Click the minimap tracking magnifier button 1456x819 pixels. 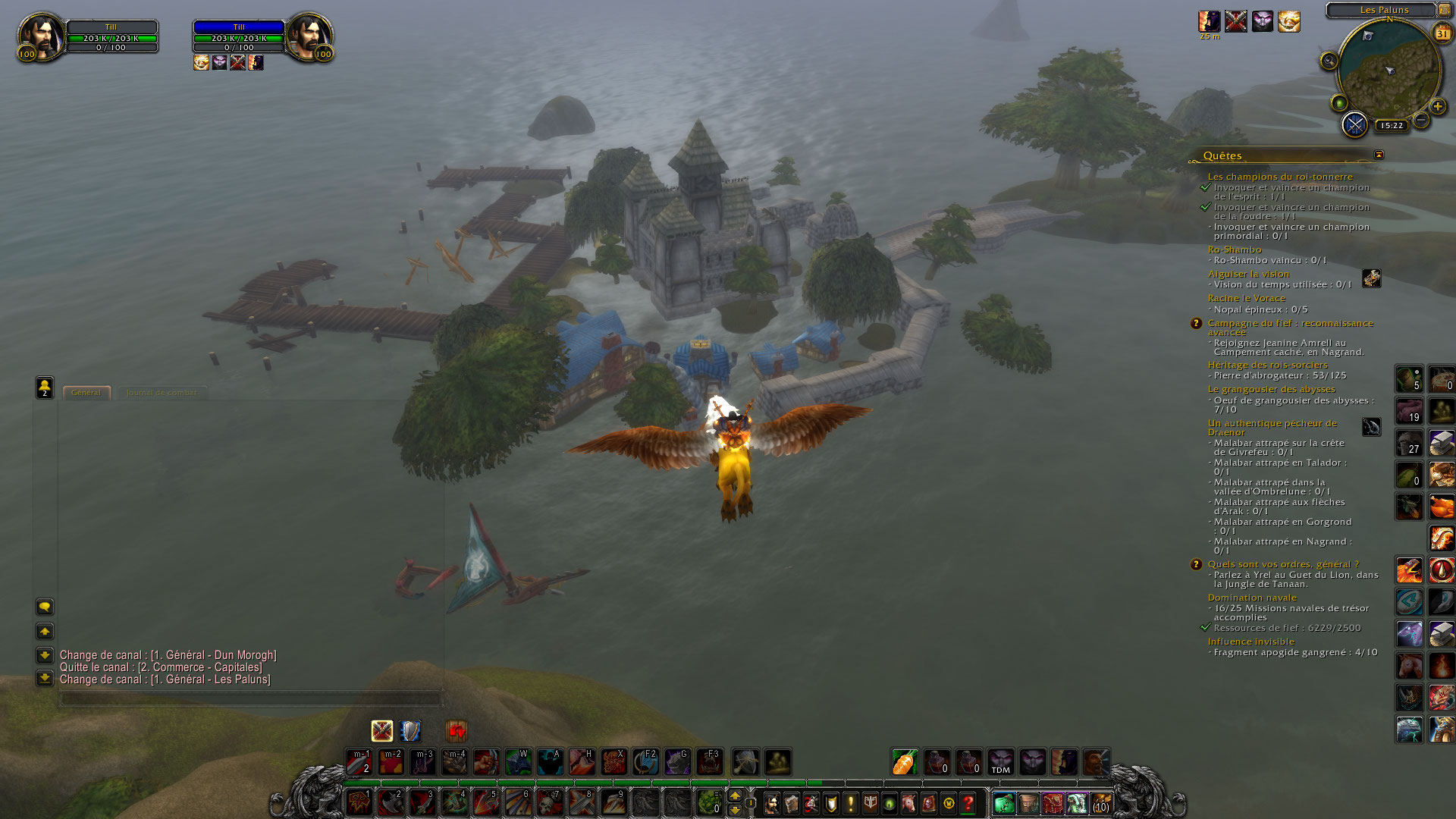1329,61
